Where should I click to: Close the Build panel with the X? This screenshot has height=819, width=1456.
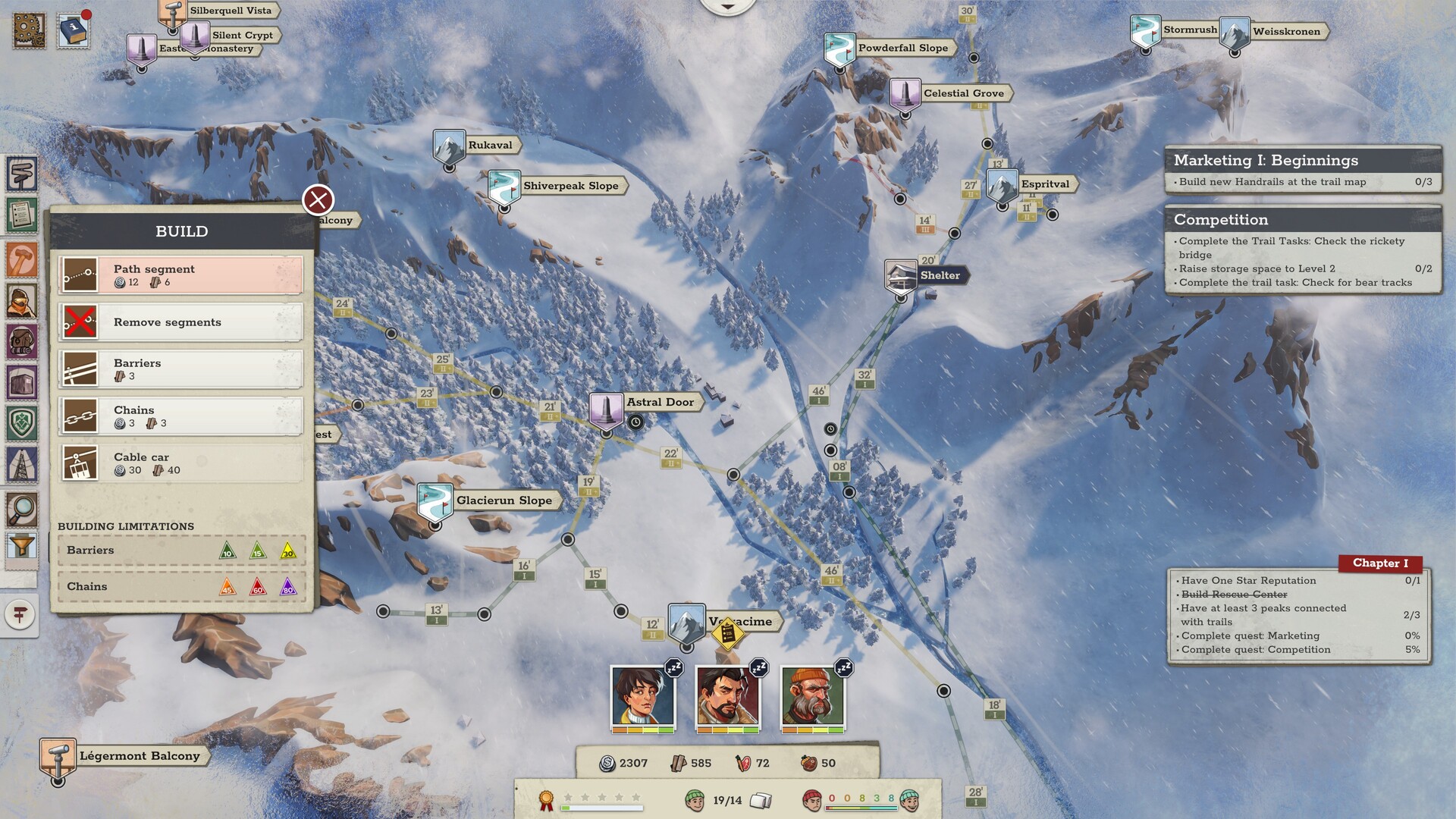317,200
